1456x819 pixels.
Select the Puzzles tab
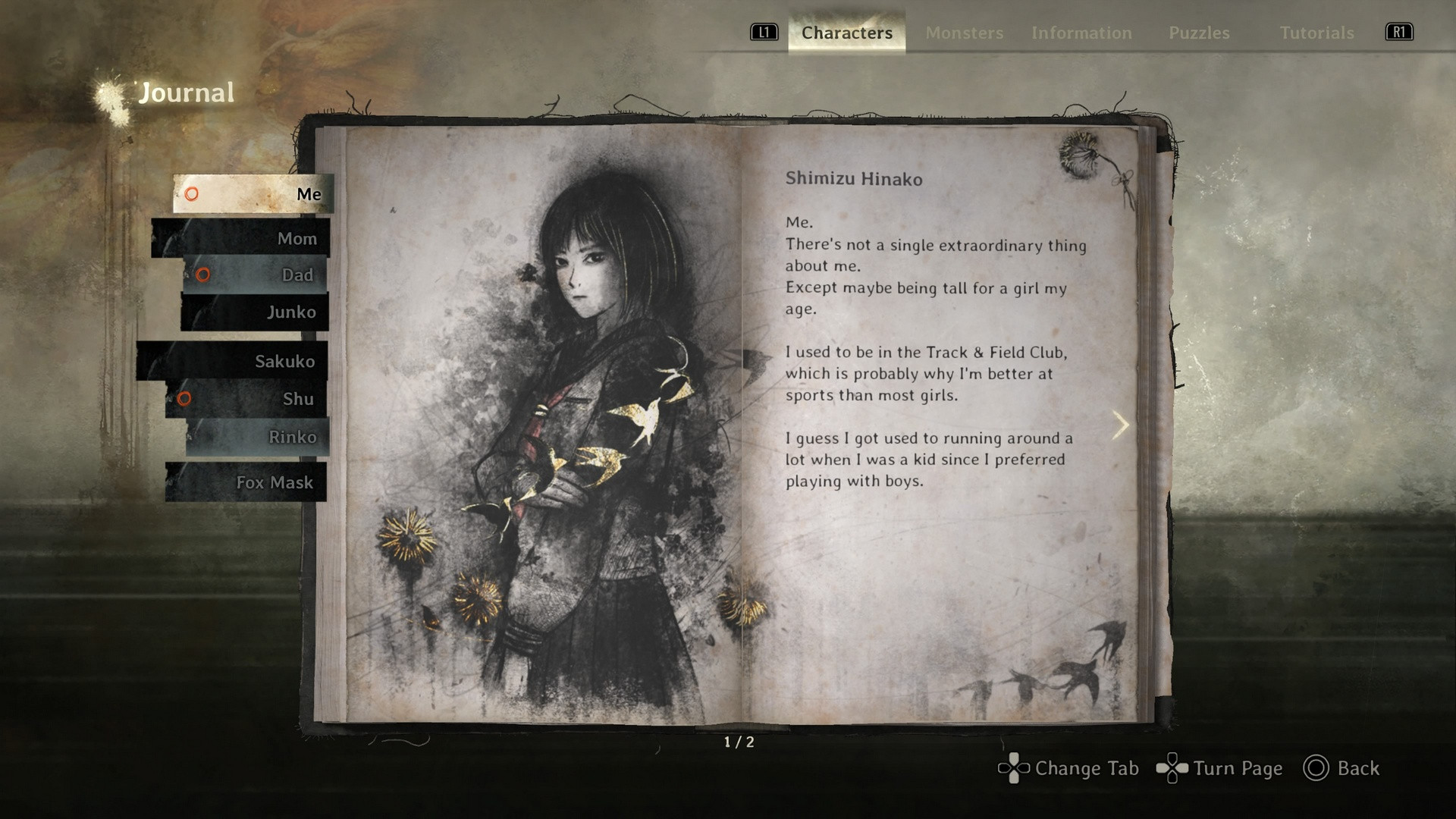[1199, 33]
